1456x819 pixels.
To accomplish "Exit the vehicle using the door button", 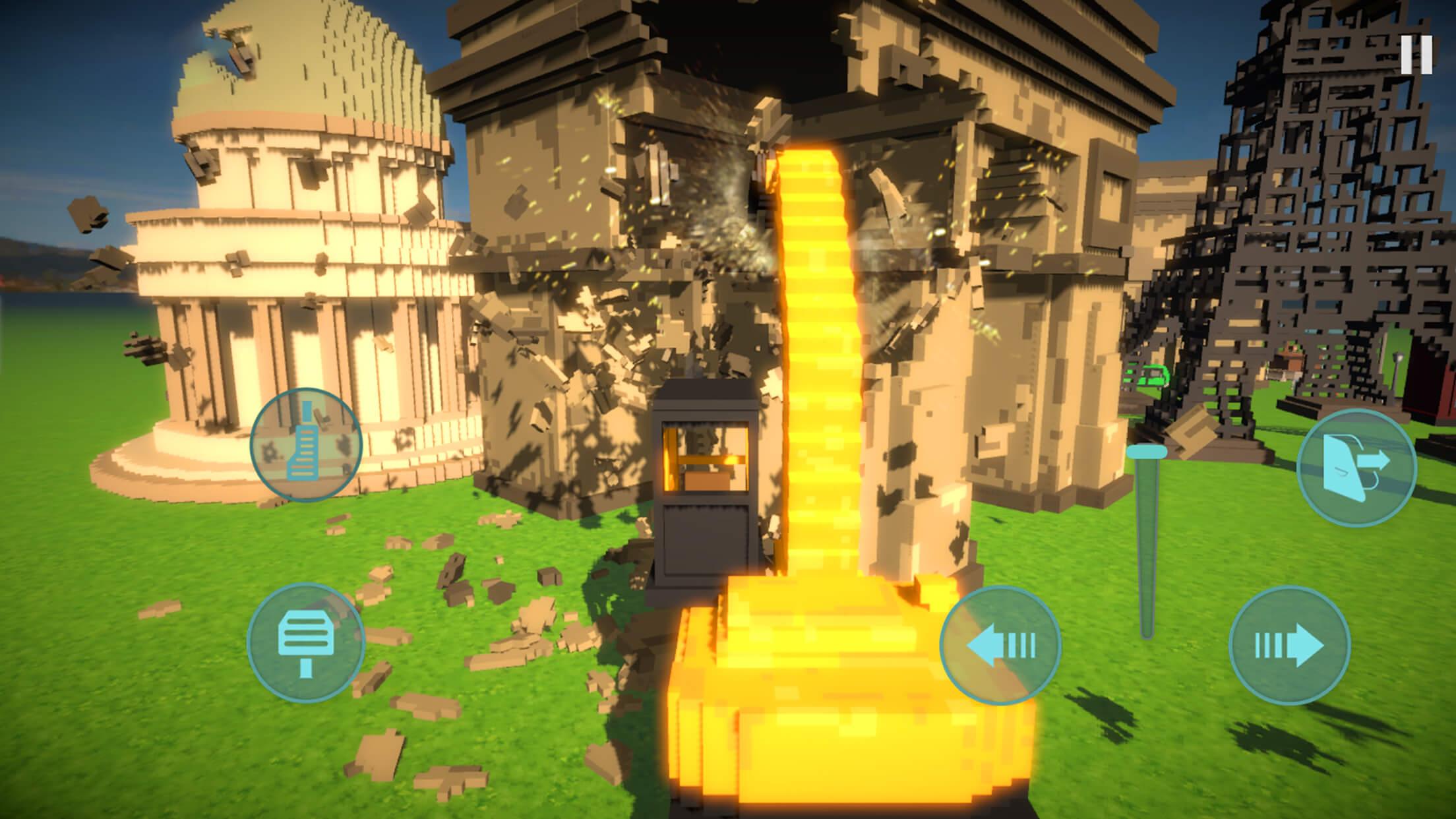I will pyautogui.click(x=1356, y=468).
